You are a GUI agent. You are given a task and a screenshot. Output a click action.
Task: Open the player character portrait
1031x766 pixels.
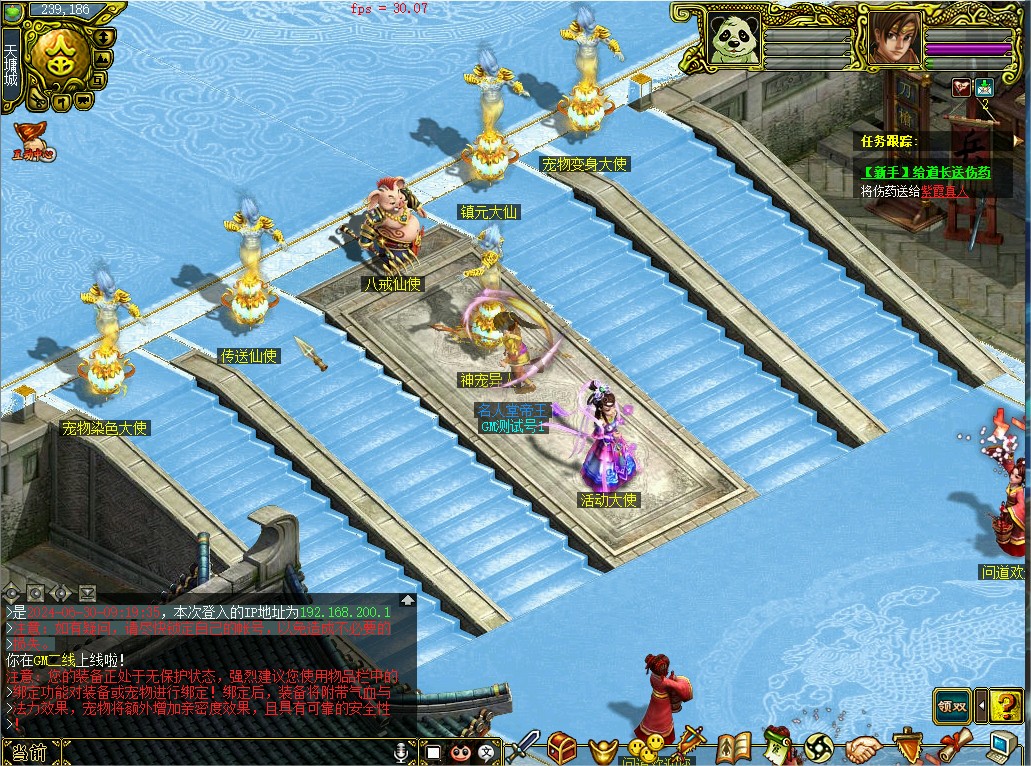(894, 38)
